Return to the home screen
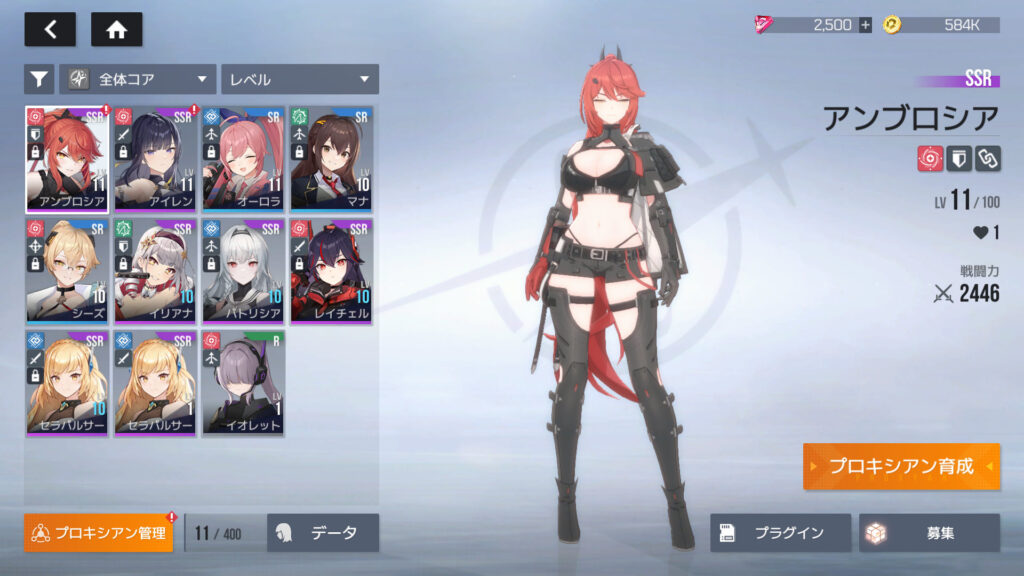This screenshot has width=1024, height=576. pyautogui.click(x=116, y=30)
